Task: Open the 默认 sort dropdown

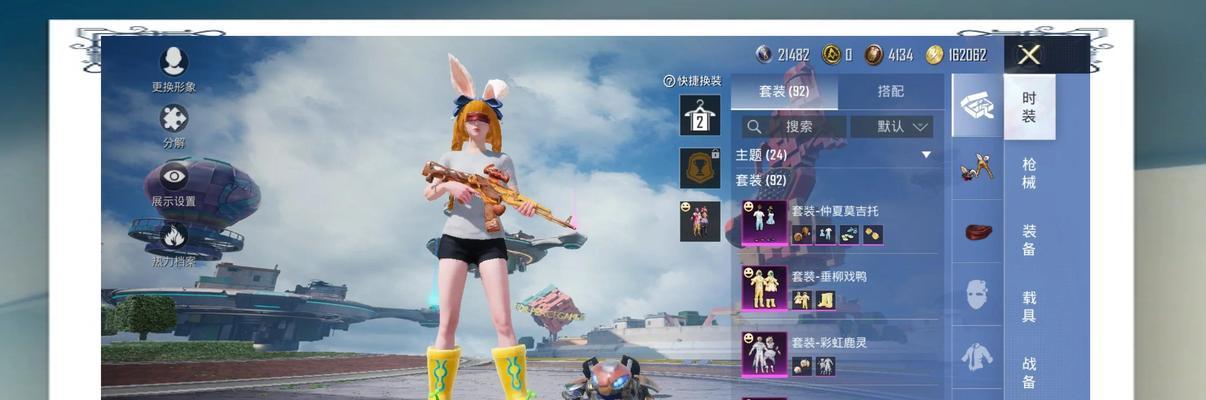Action: pos(892,127)
